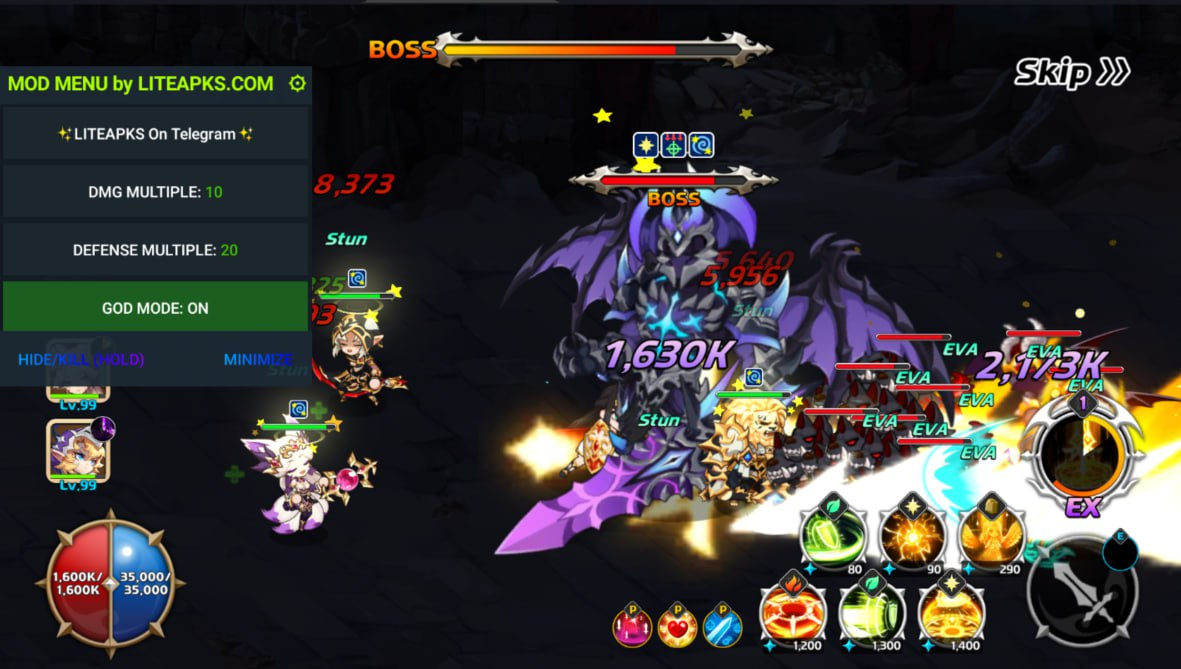
Task: Activate the EX ultimate skill
Action: coord(1080,455)
